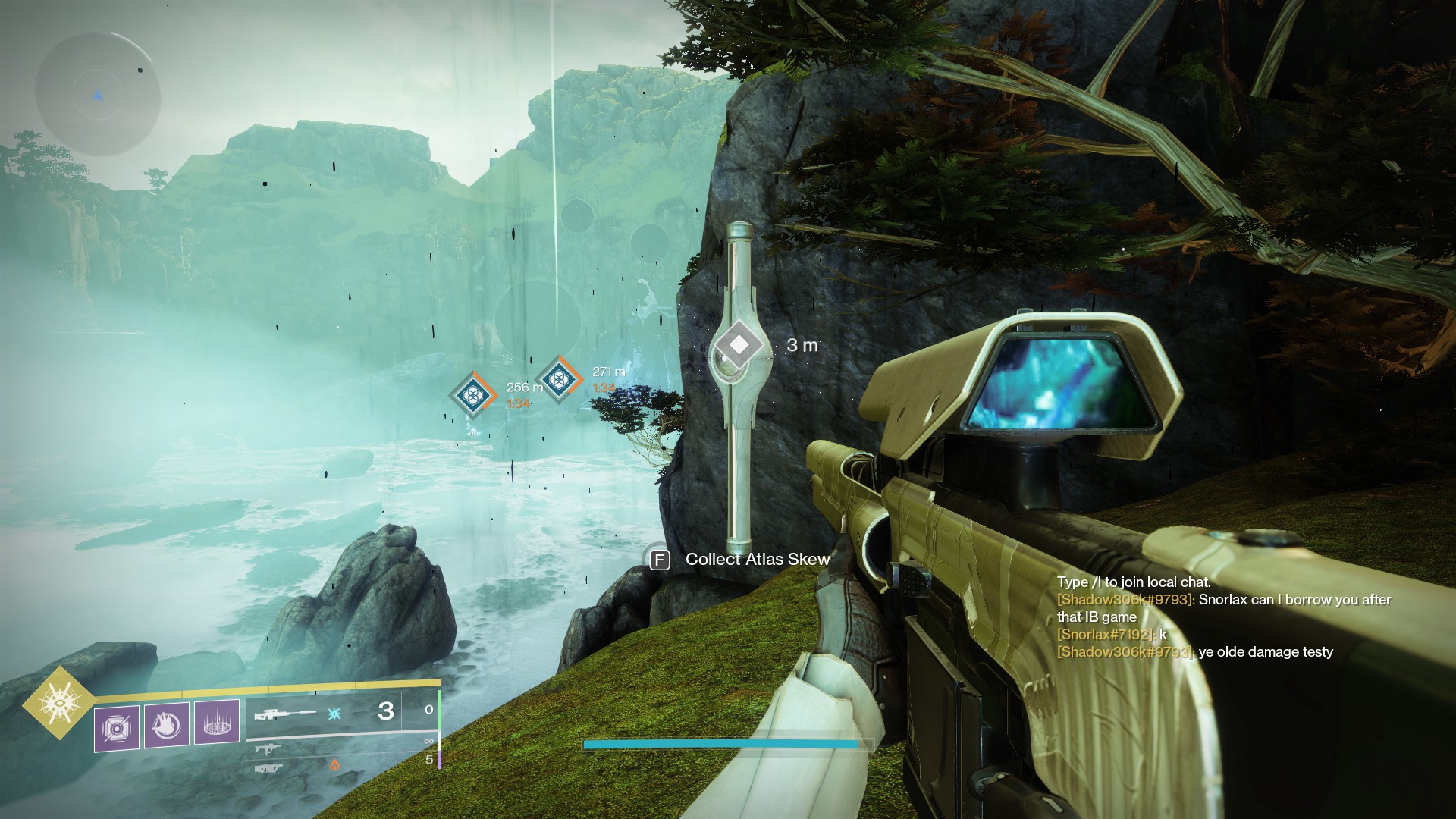The image size is (1456, 819).
Task: Switch to the stowed middle weapon icon
Action: point(265,749)
